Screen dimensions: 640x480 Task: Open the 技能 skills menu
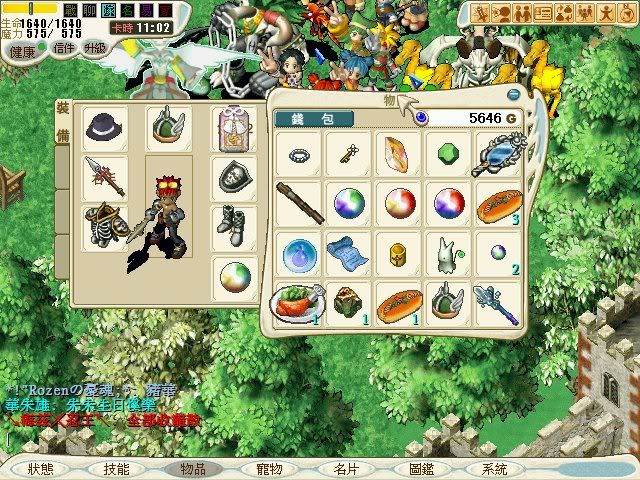(x=115, y=468)
